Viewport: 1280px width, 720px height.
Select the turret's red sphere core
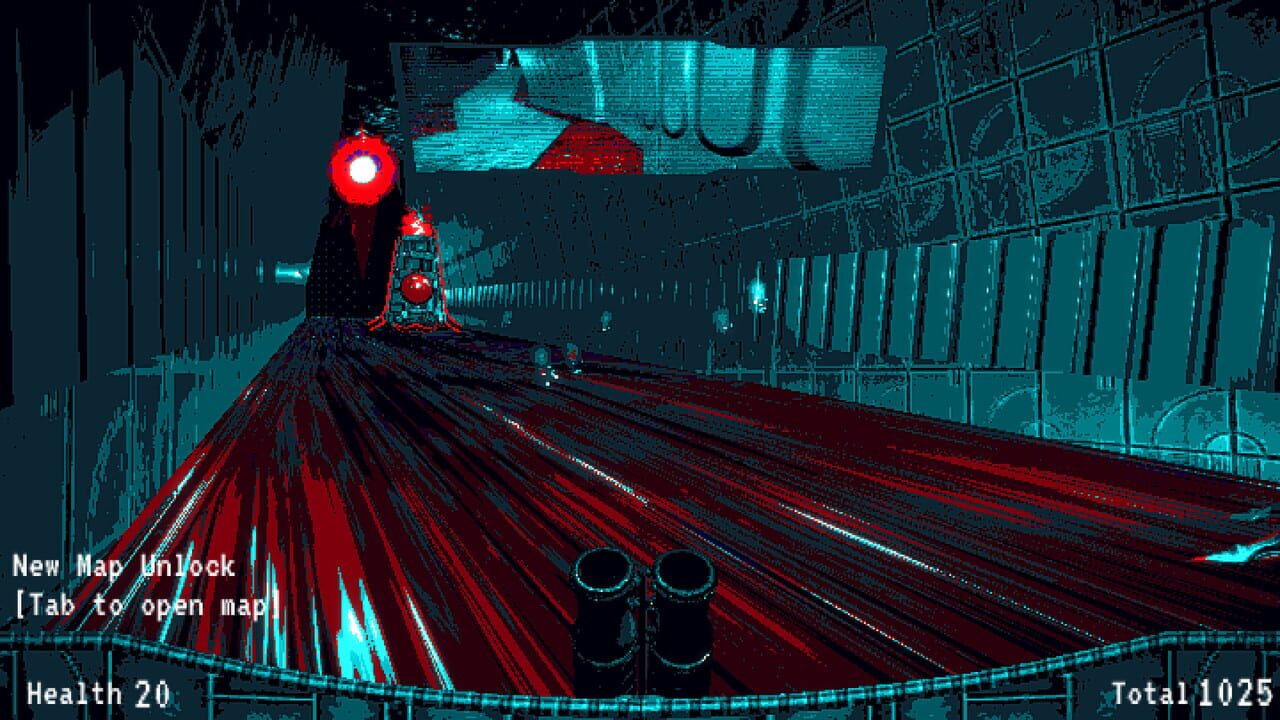414,290
